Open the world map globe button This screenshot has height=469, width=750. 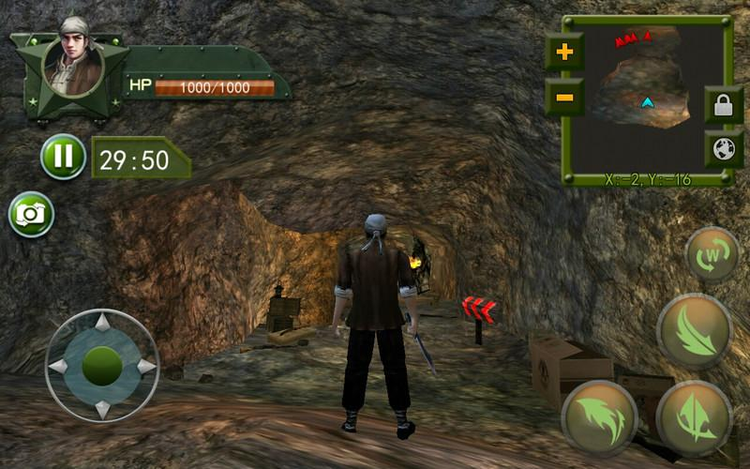point(723,149)
